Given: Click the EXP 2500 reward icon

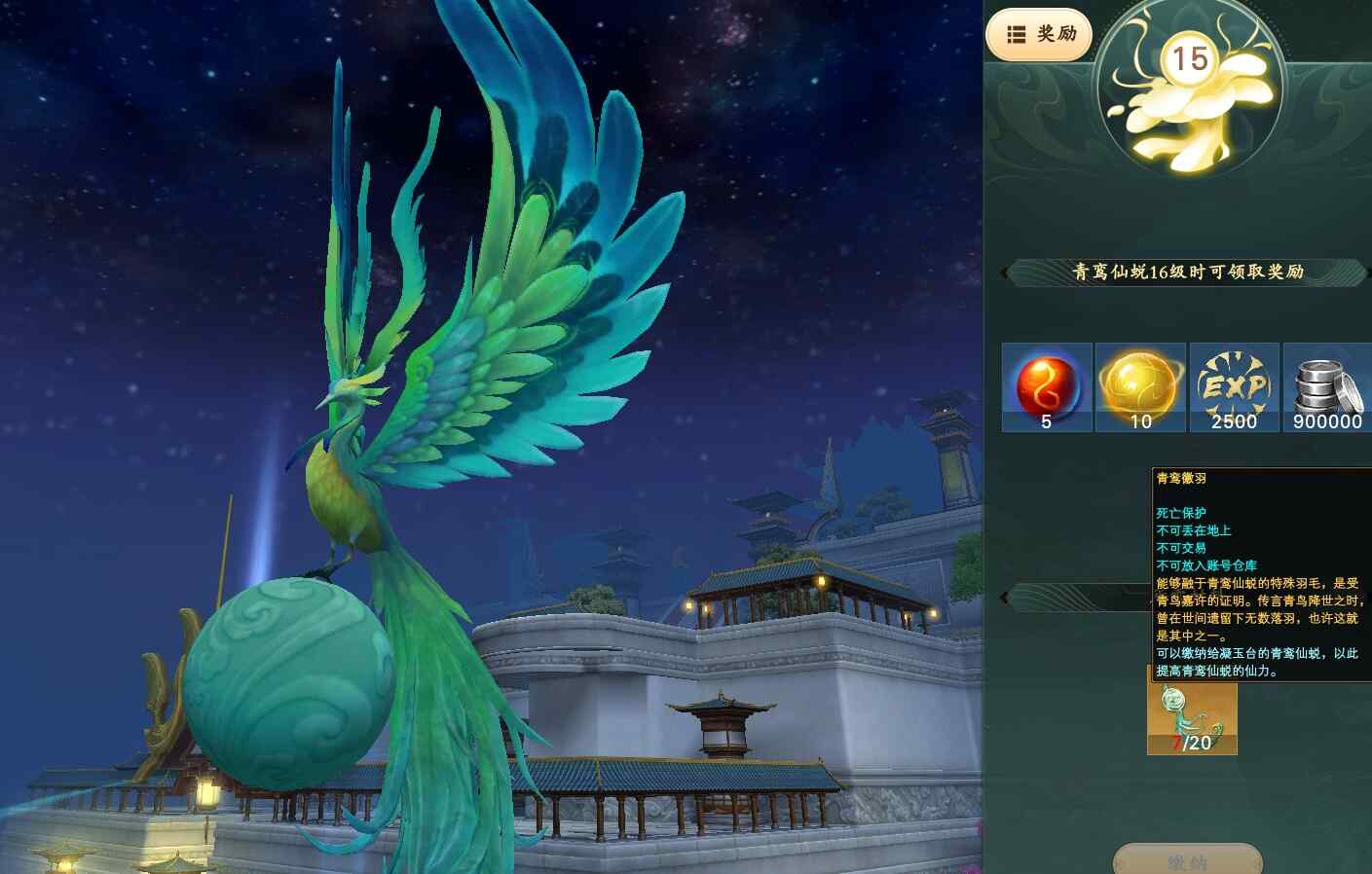Looking at the screenshot, I should pyautogui.click(x=1234, y=387).
